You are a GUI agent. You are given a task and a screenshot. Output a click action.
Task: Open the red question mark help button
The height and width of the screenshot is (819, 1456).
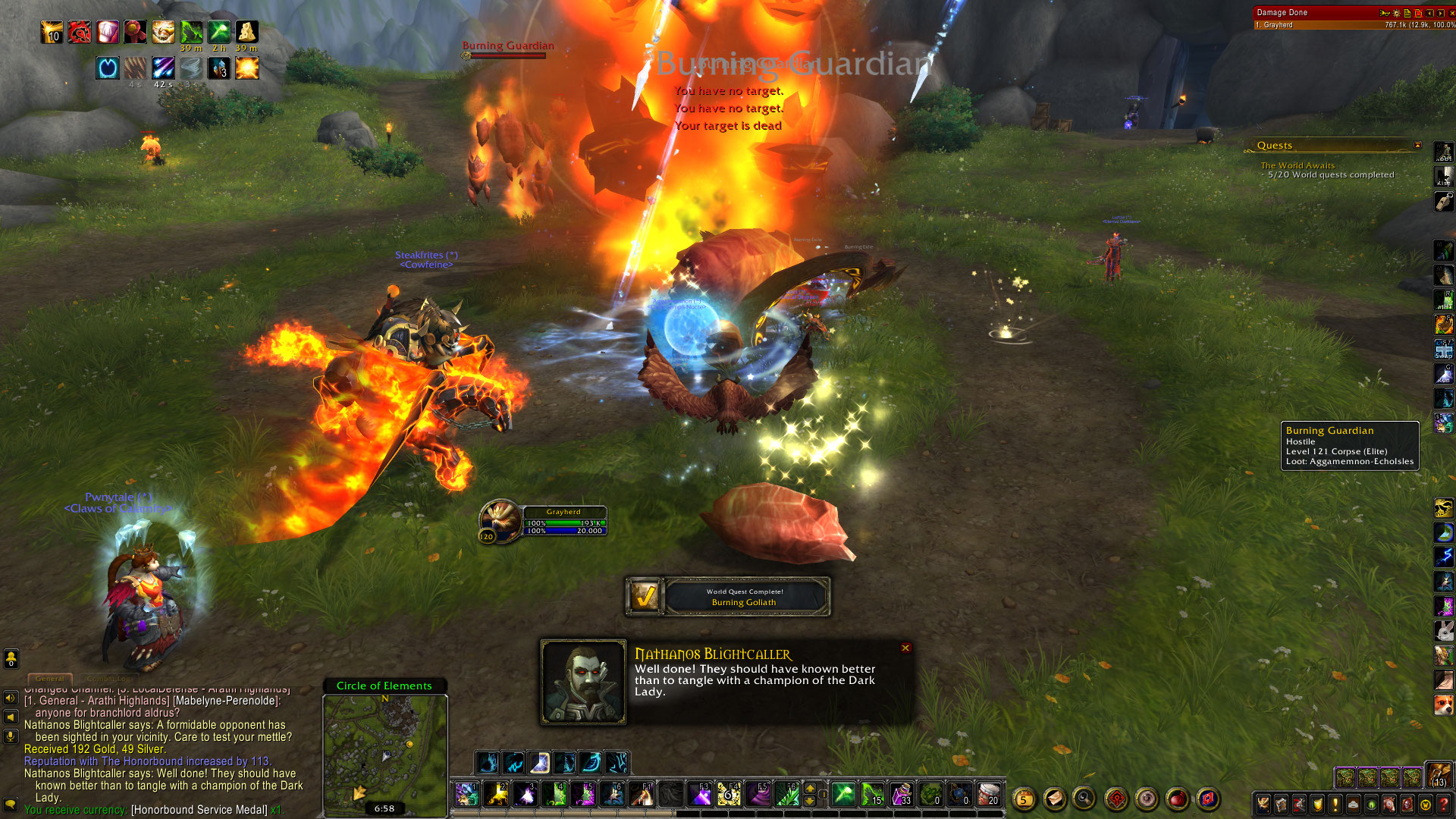(x=1444, y=805)
